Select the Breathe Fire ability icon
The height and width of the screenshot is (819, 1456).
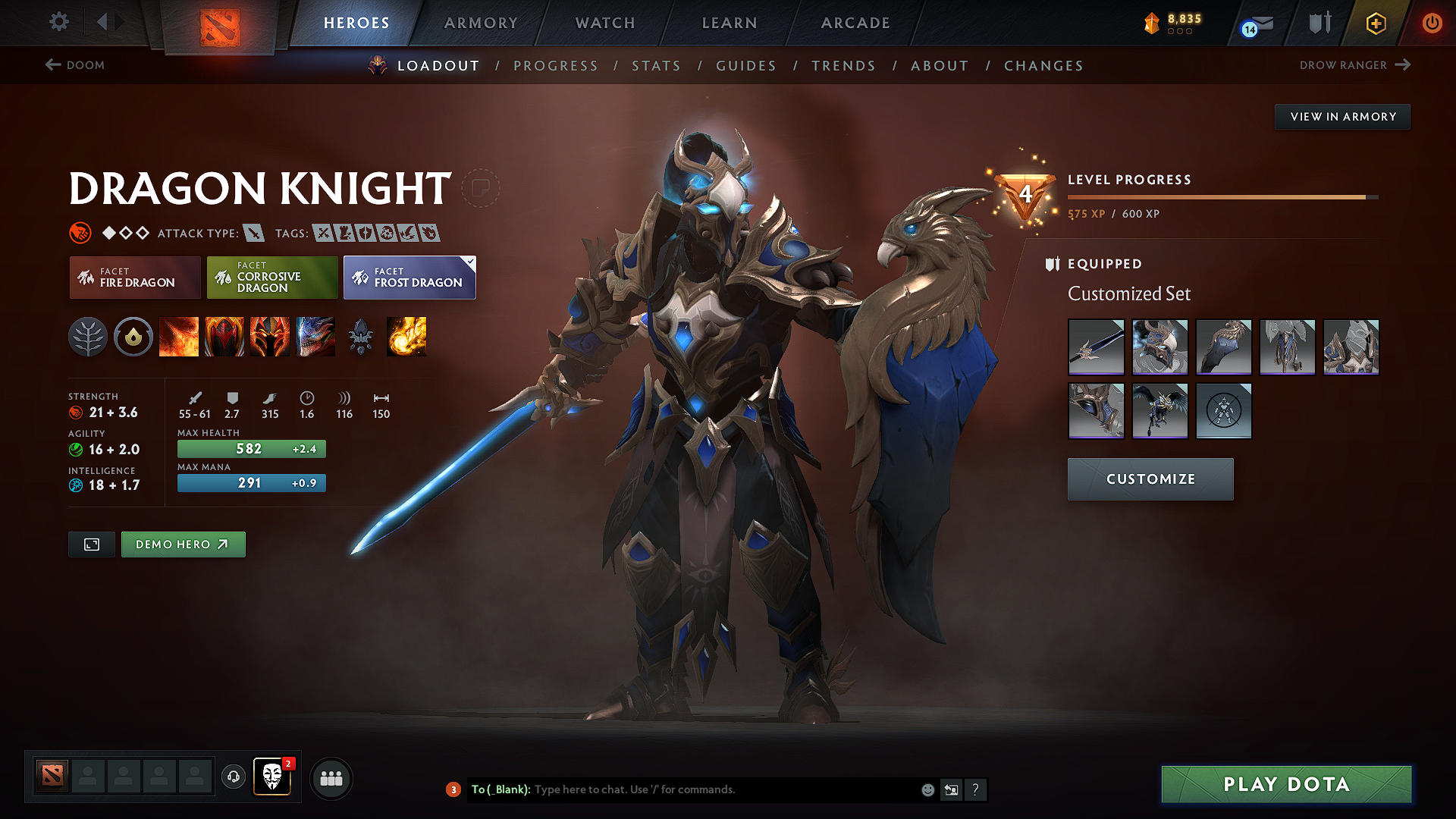point(179,337)
